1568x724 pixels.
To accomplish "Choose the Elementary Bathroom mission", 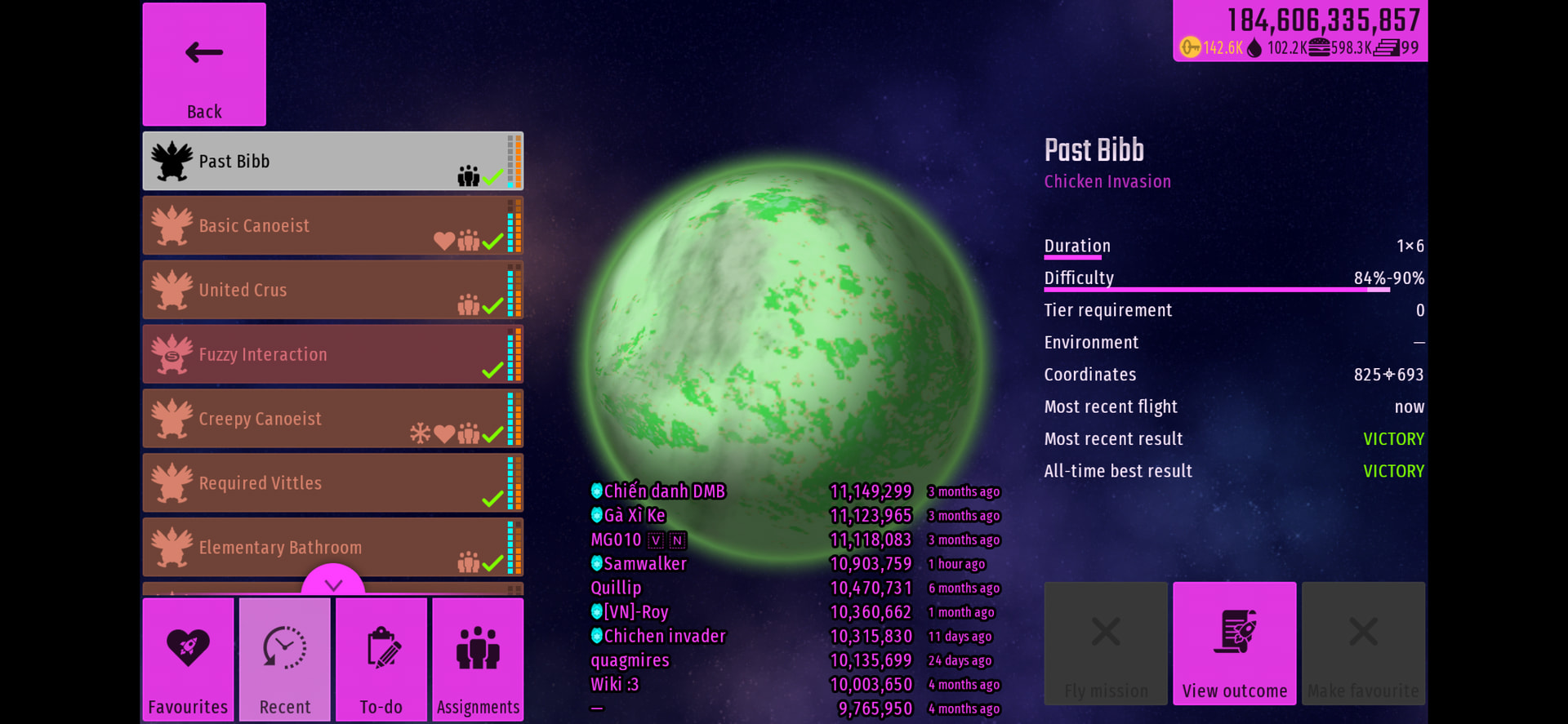I will point(332,547).
